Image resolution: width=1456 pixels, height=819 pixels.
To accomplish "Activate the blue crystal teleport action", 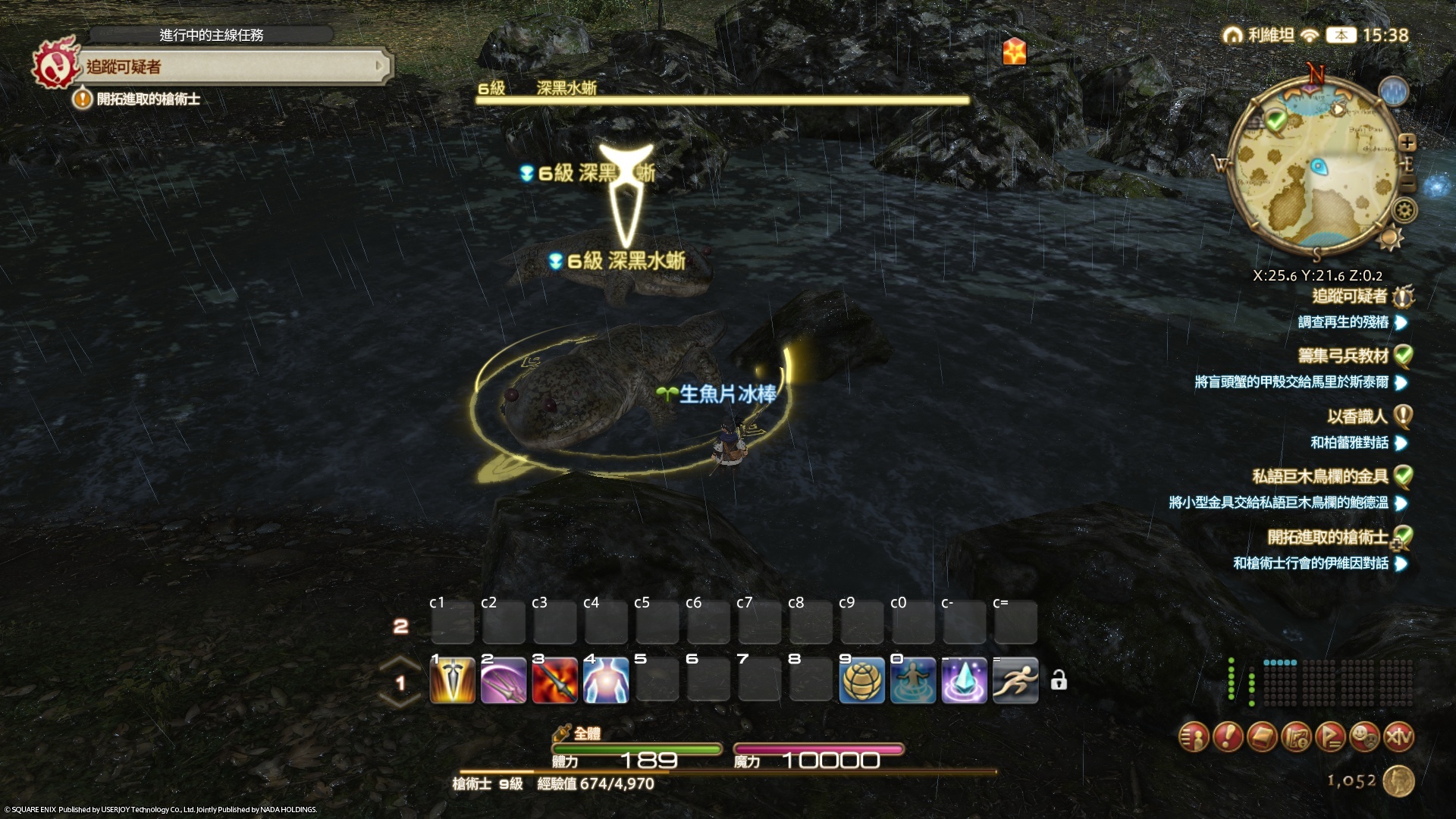I will 964,680.
